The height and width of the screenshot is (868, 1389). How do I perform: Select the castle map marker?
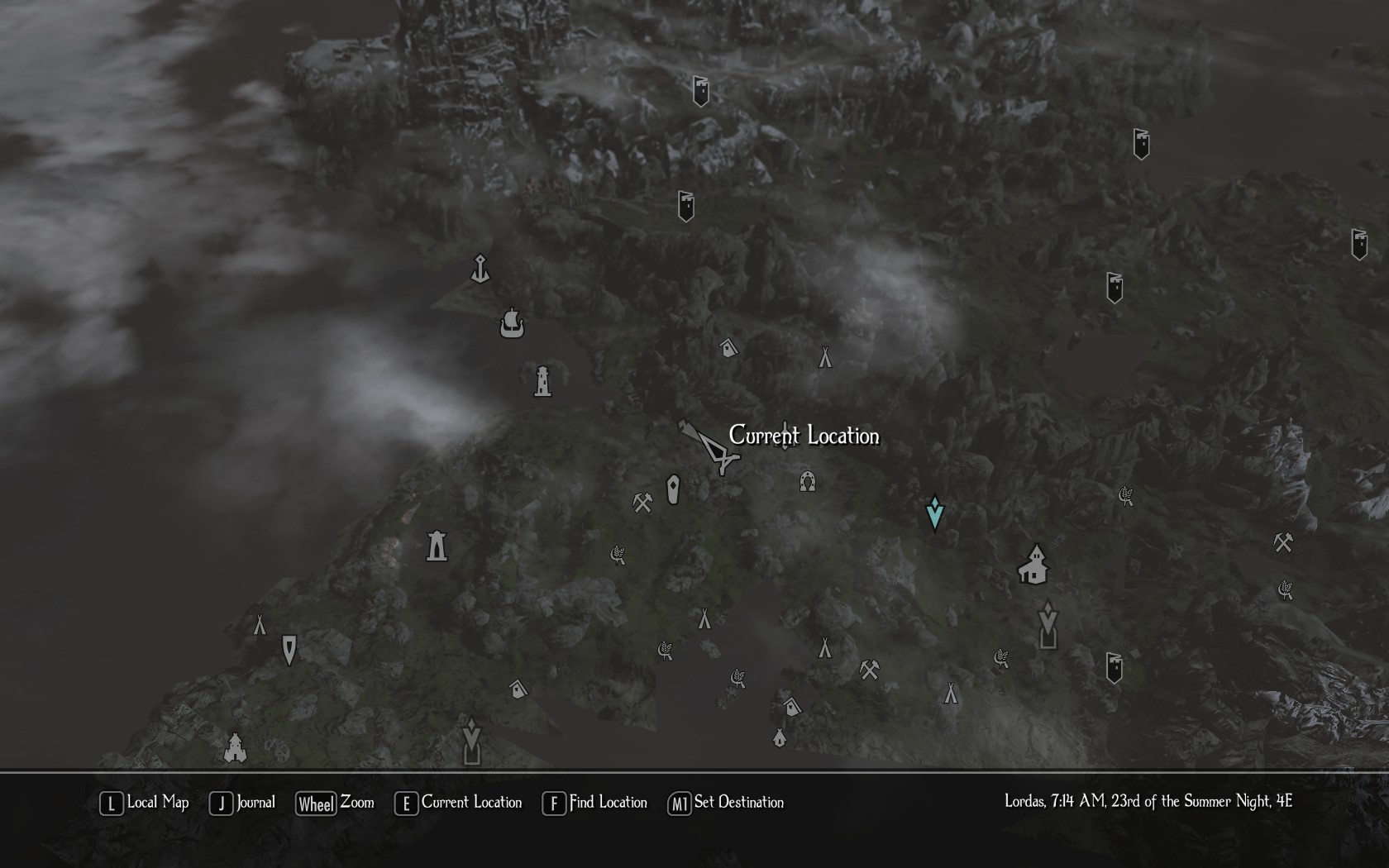[236, 748]
